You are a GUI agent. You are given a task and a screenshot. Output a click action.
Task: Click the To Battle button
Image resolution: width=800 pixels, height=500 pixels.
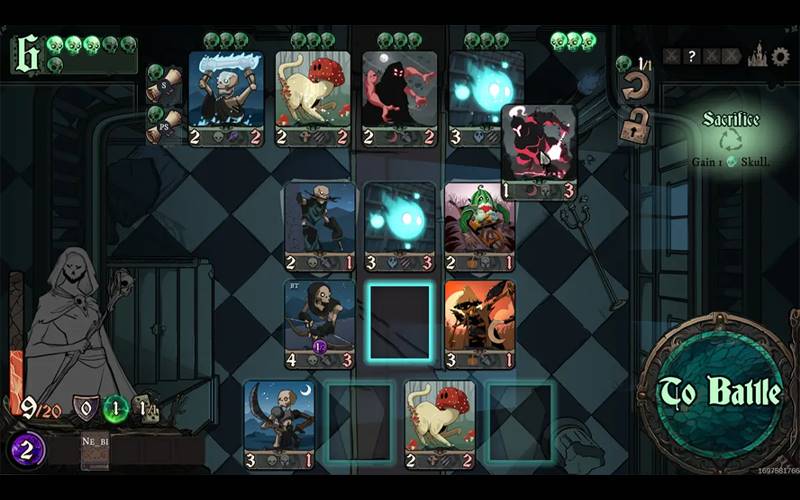tap(719, 393)
